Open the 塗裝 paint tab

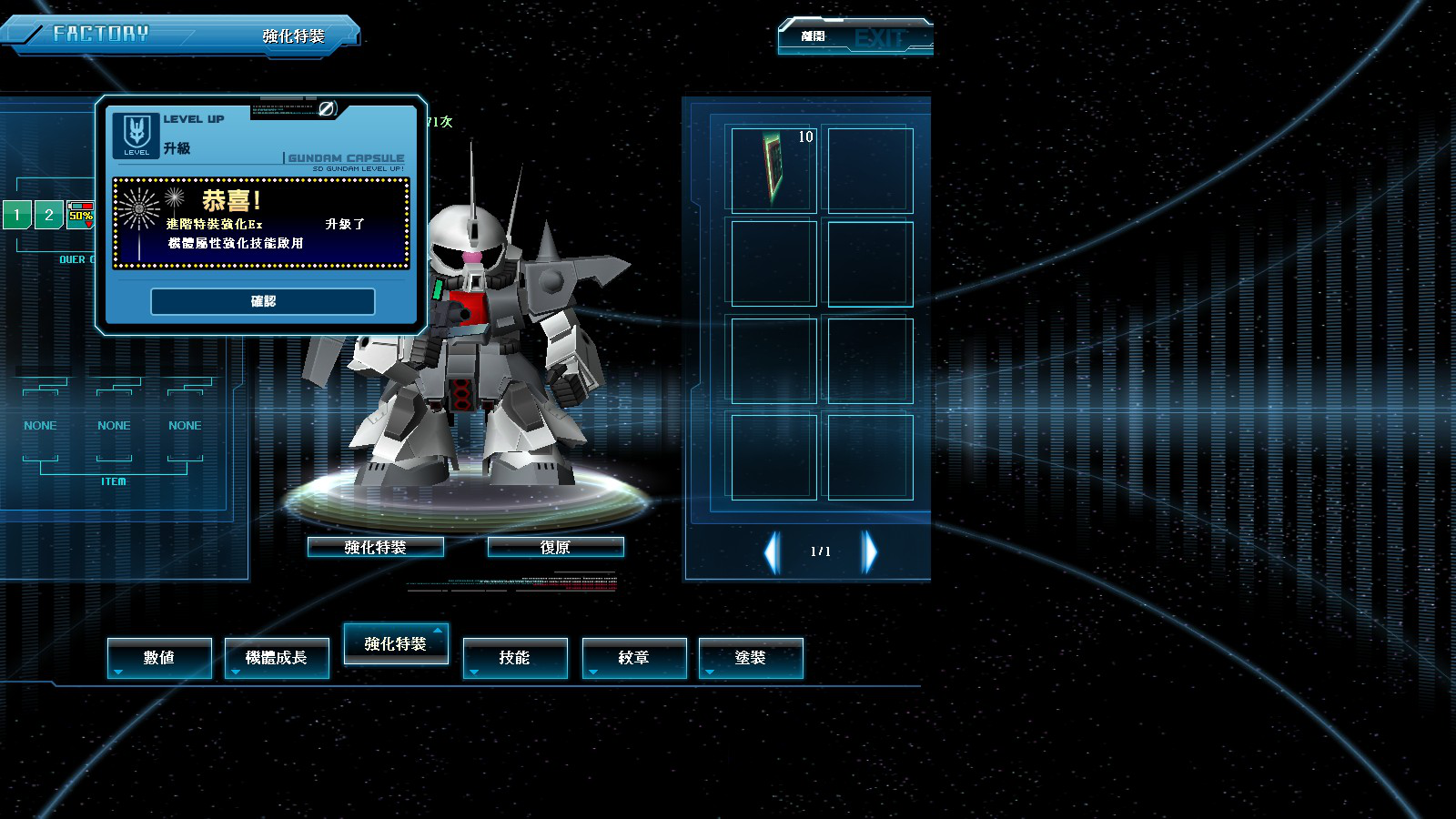point(751,657)
